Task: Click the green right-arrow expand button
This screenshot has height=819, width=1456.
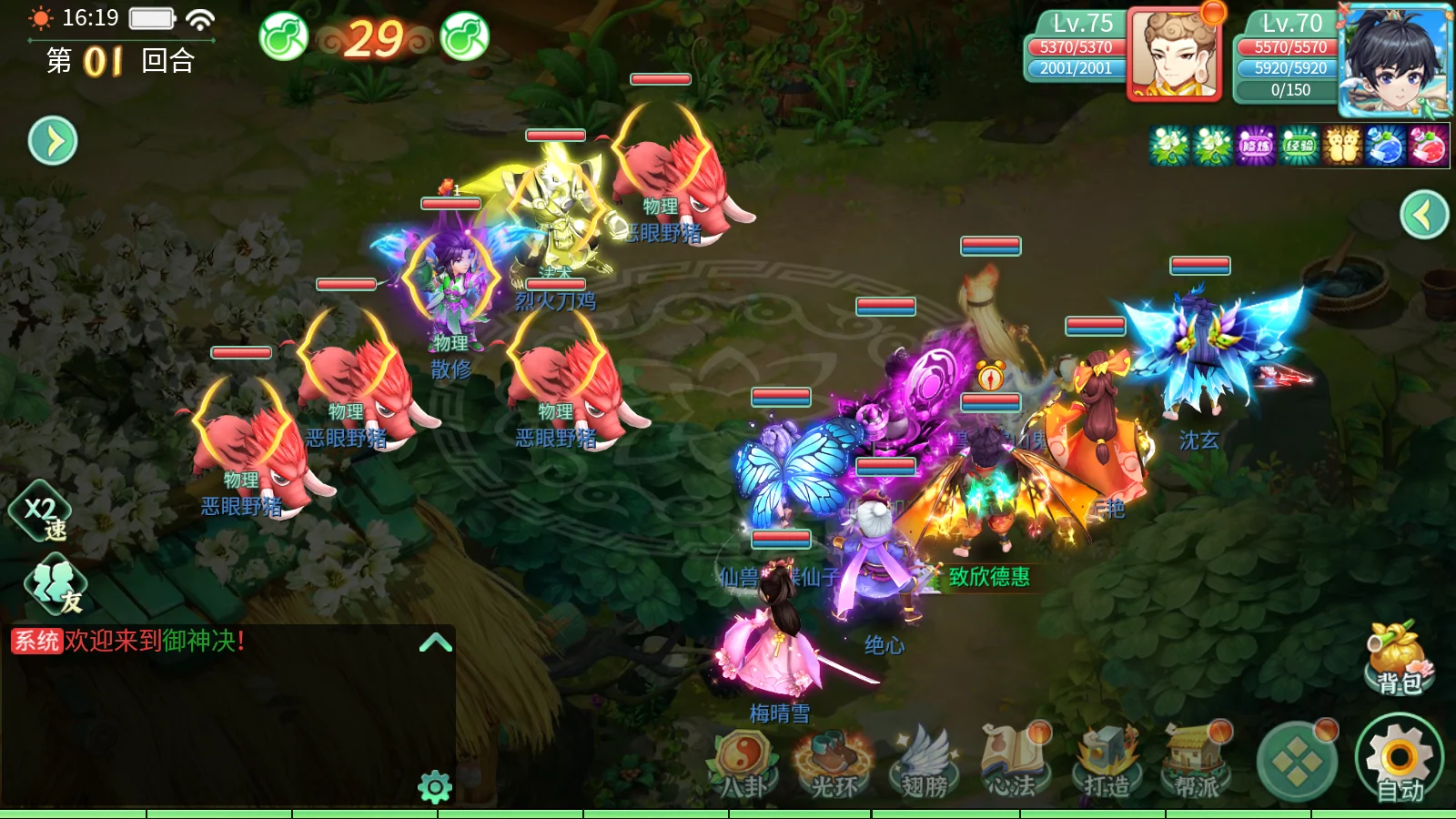Action: pos(53,141)
